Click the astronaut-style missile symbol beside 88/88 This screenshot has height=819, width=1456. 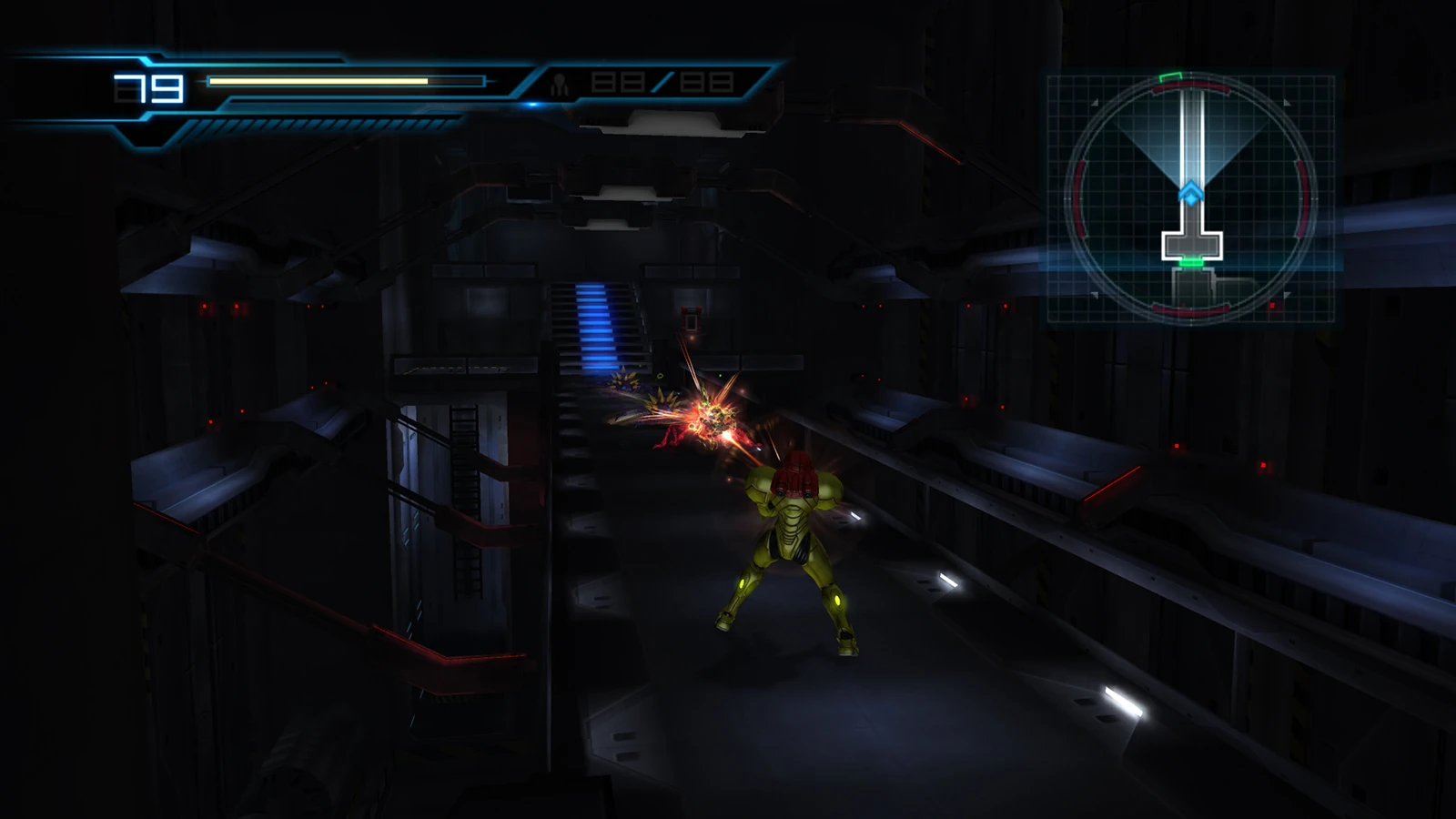point(561,84)
